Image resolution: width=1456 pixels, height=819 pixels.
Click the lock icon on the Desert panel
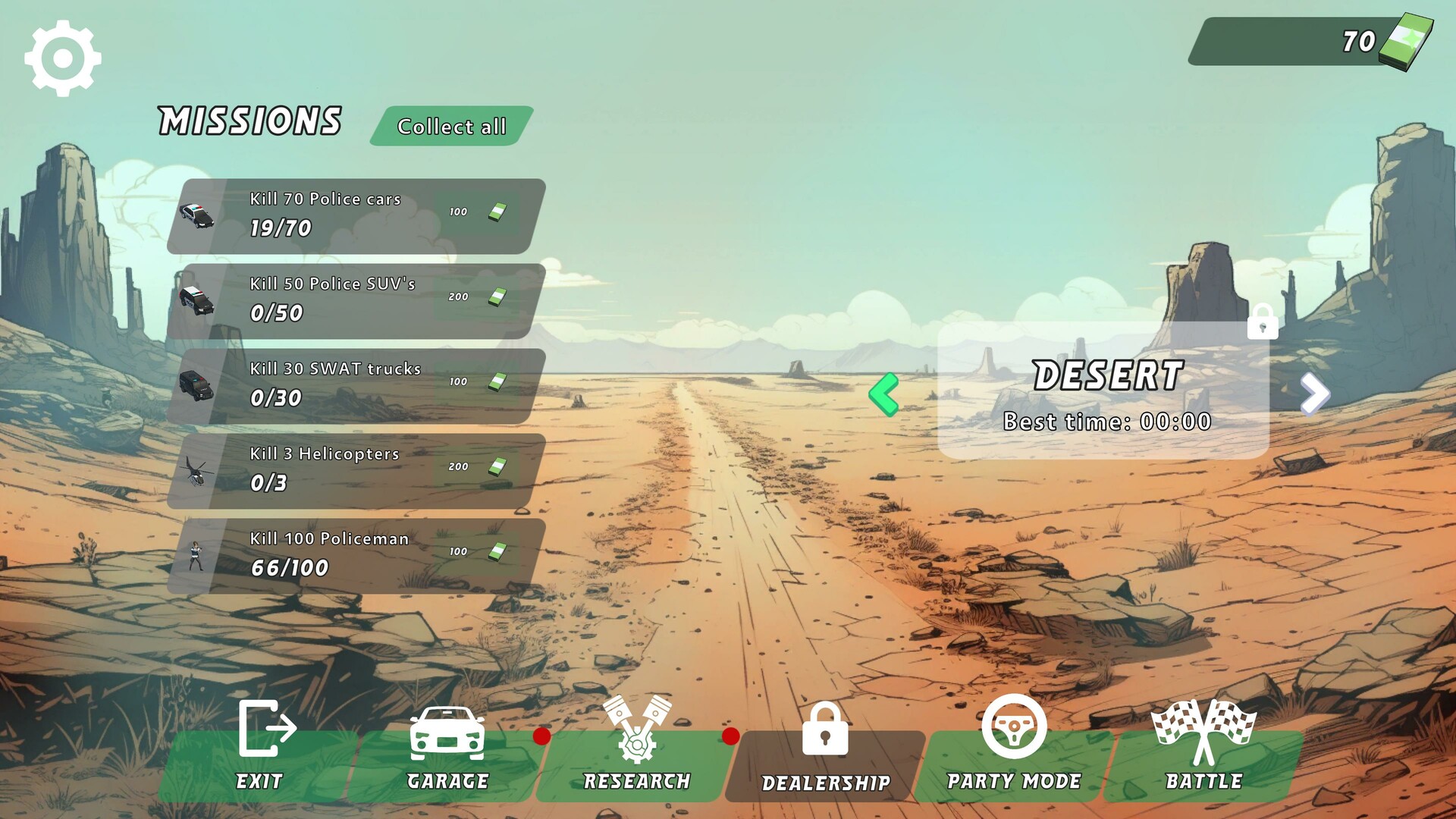coord(1262,322)
